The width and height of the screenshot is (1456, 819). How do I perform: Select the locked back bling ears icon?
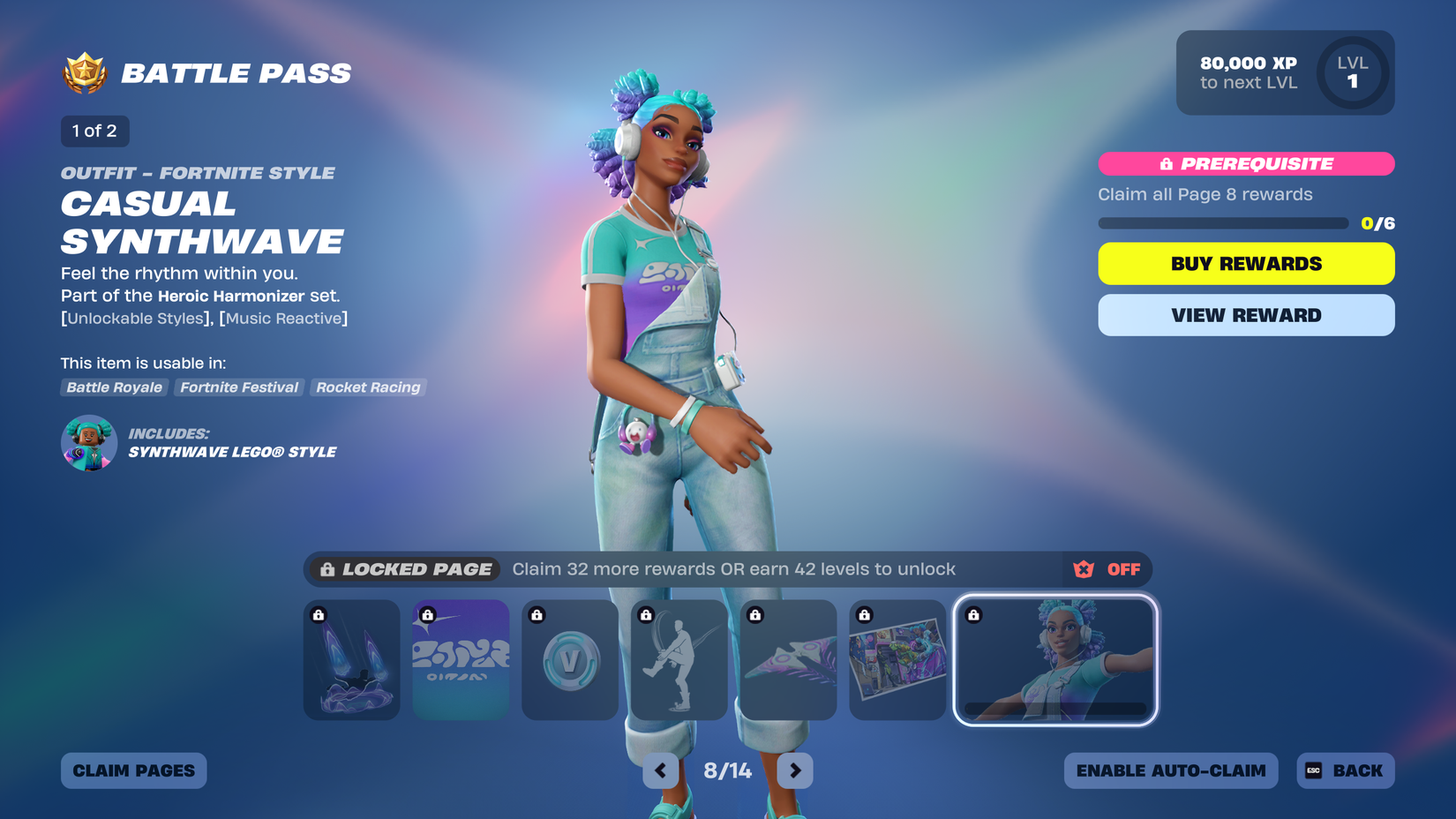tap(351, 659)
